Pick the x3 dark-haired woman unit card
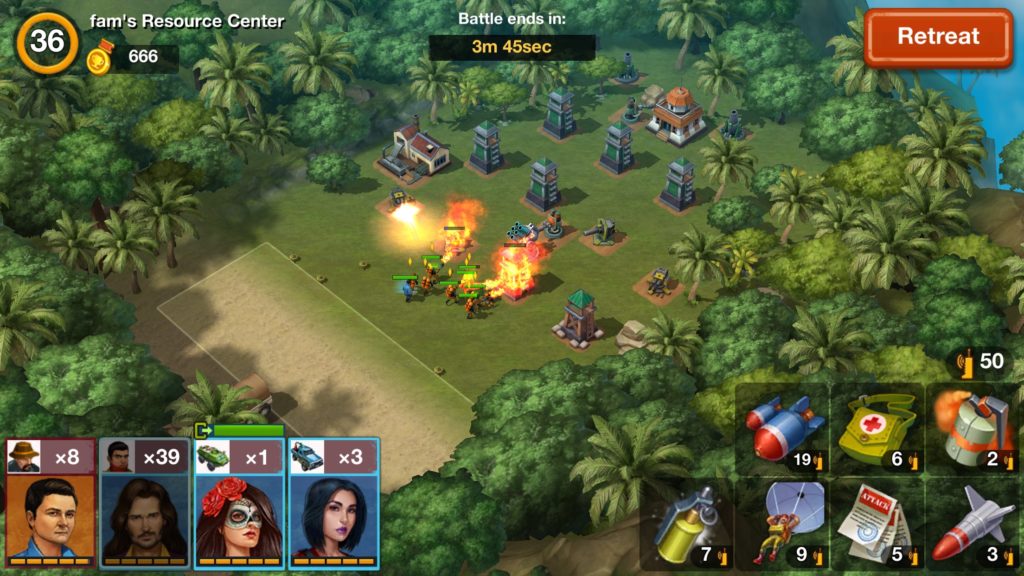Screen dimensions: 1024x576 pyautogui.click(x=334, y=505)
